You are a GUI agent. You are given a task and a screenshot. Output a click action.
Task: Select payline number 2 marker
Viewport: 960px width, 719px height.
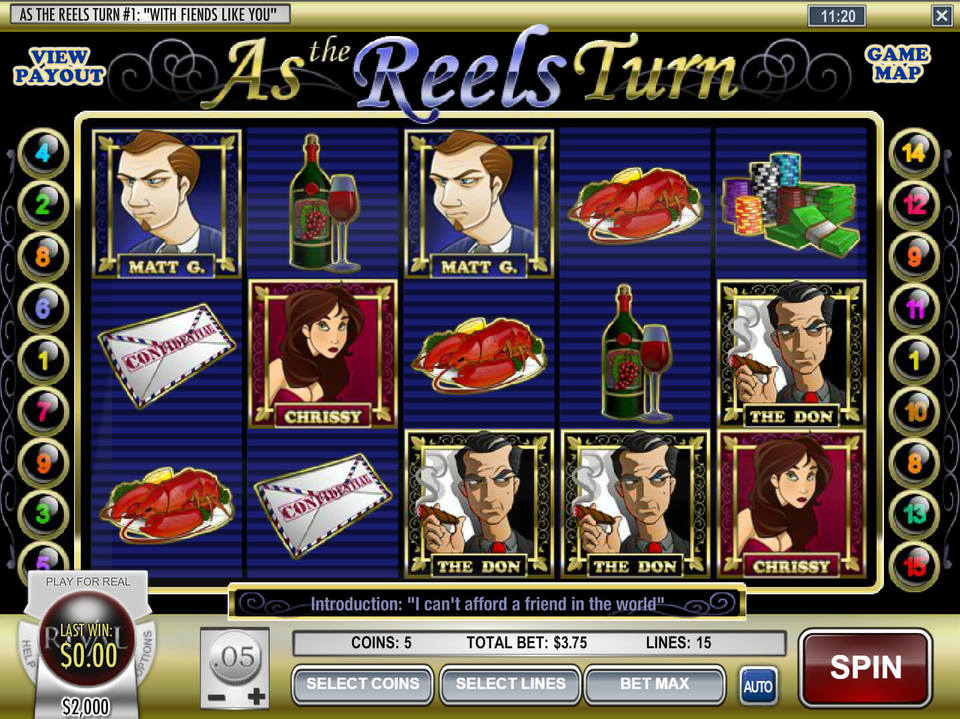42,205
